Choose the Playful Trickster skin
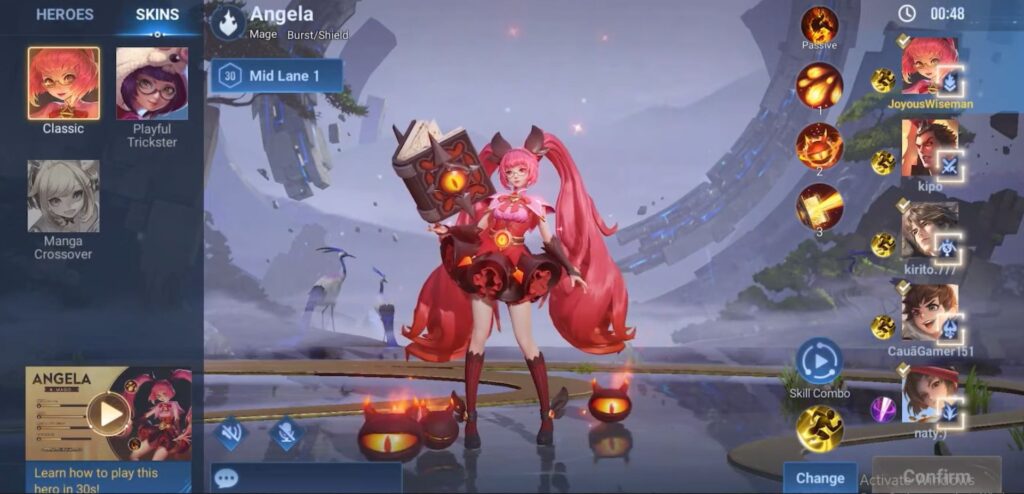The height and width of the screenshot is (494, 1024). pyautogui.click(x=152, y=84)
